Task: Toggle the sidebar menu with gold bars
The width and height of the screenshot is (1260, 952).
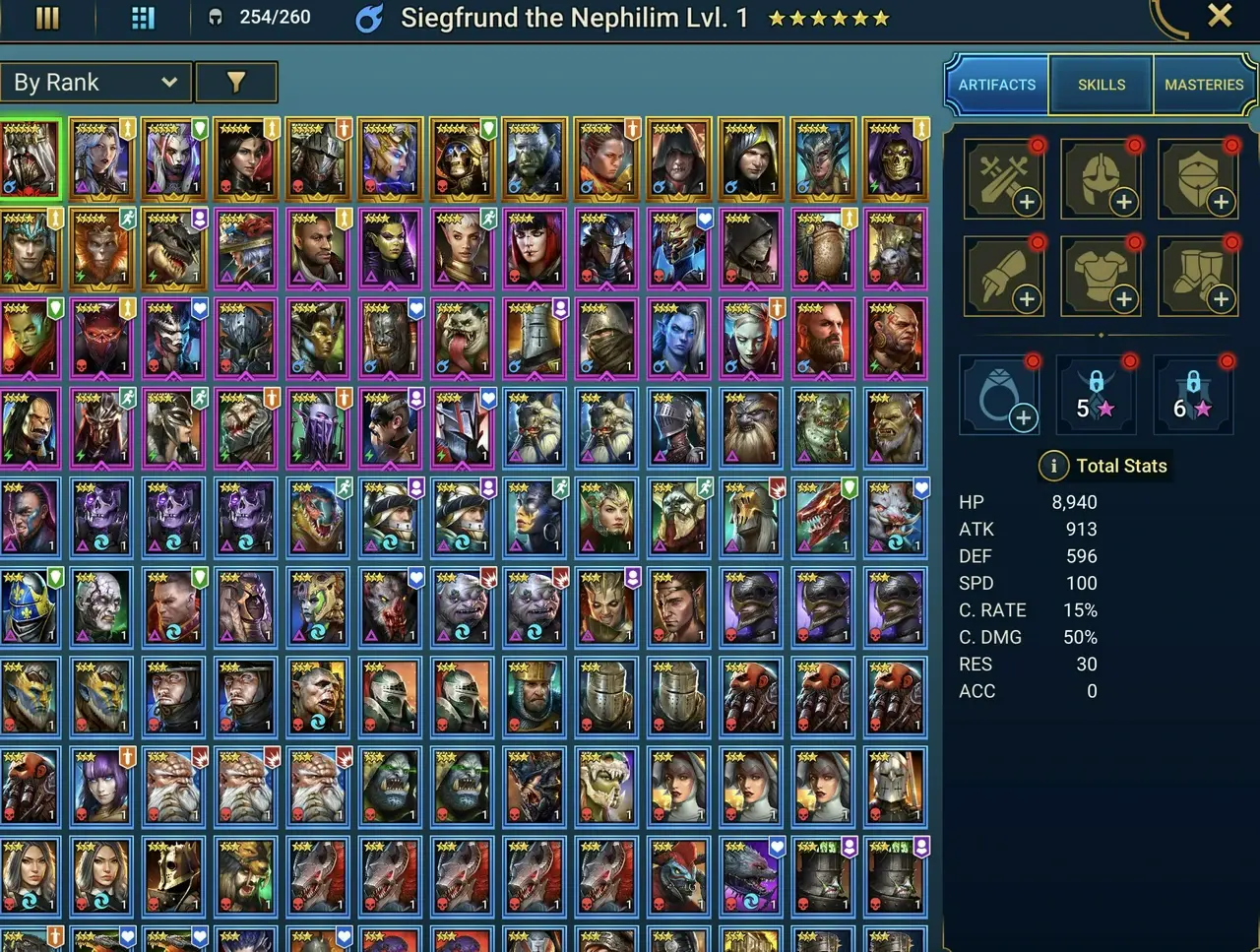Action: [46, 17]
